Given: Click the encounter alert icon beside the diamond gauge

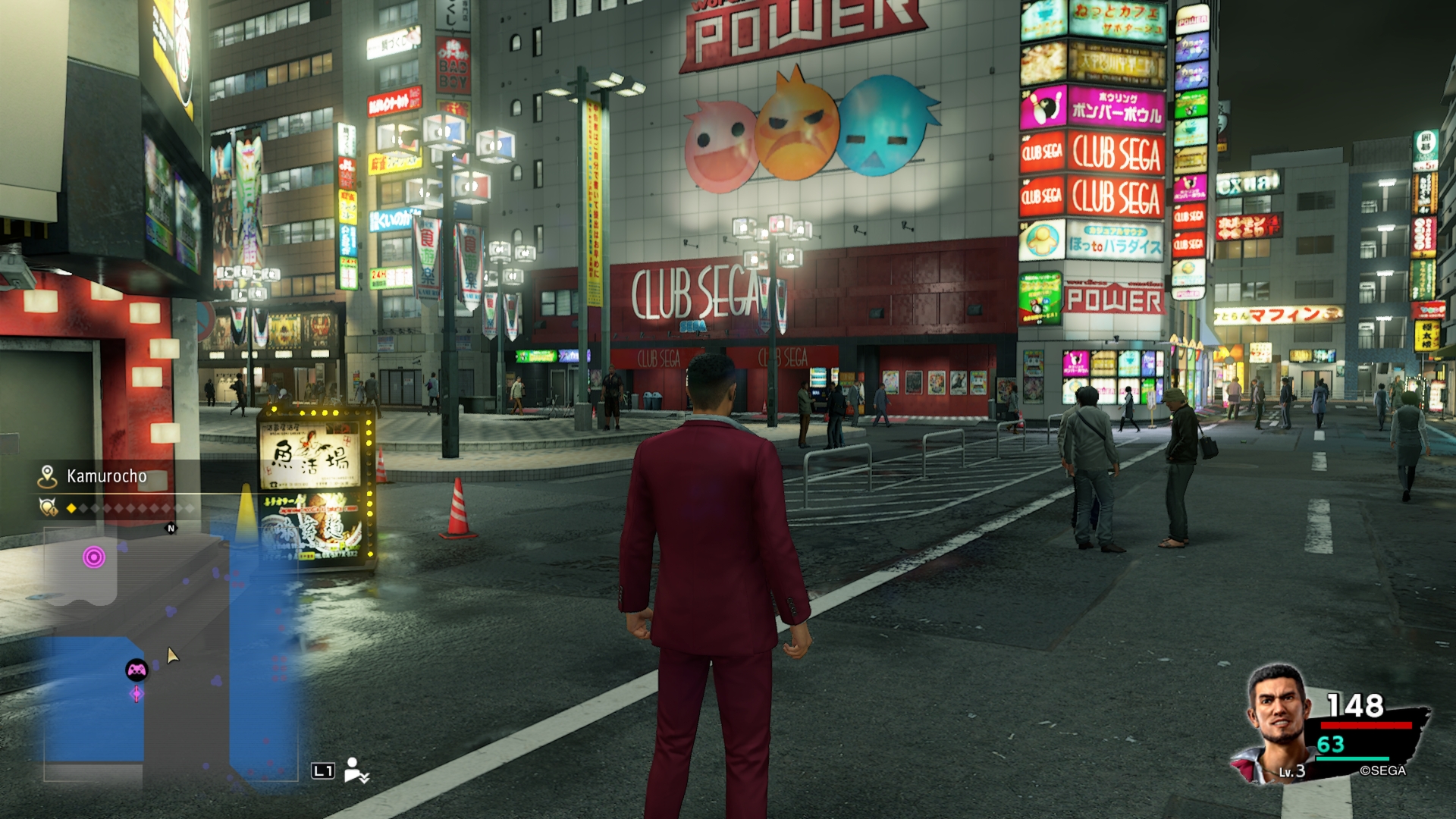Looking at the screenshot, I should tap(49, 507).
